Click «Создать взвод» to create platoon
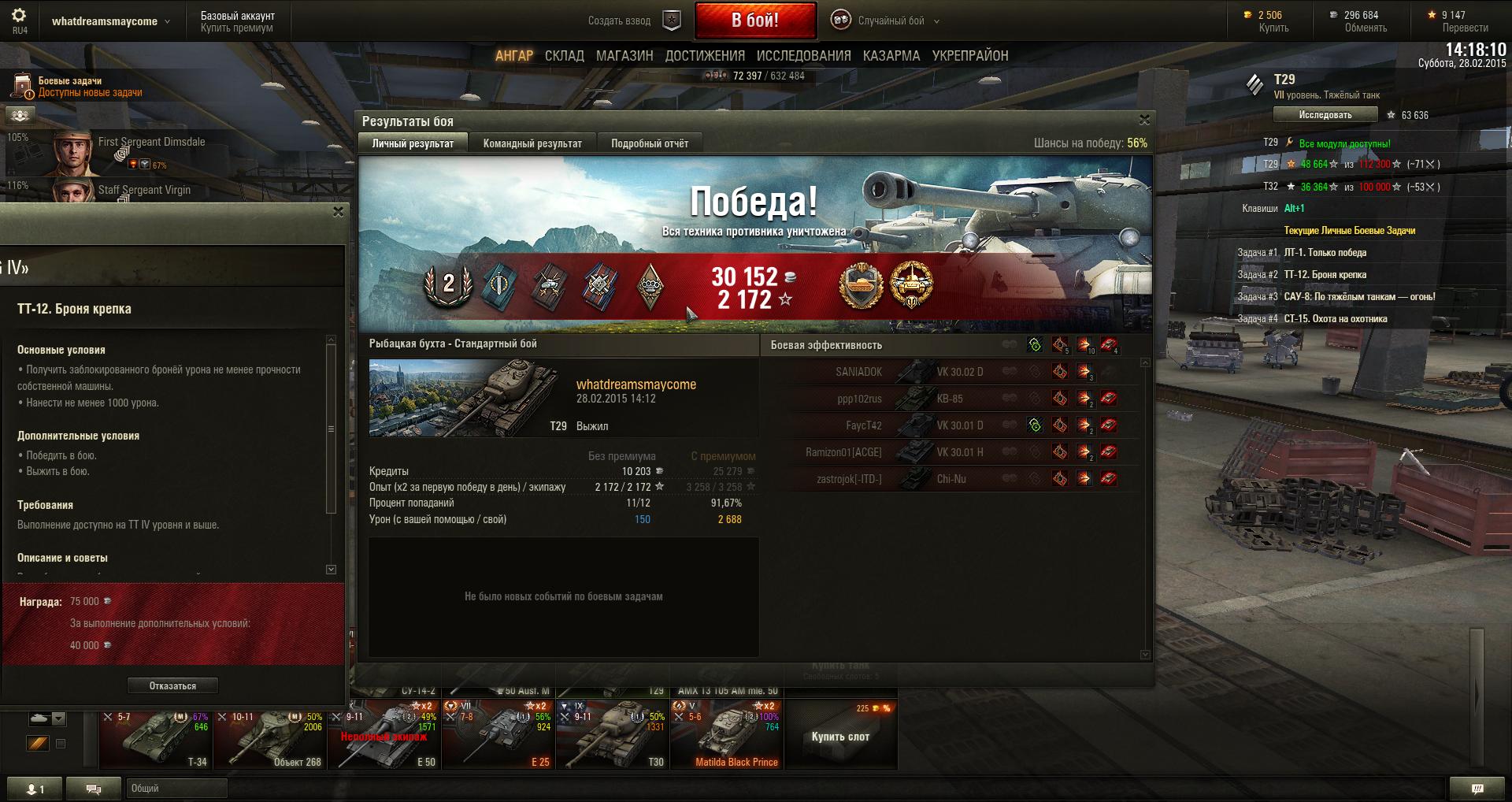This screenshot has width=1512, height=802. [620, 21]
